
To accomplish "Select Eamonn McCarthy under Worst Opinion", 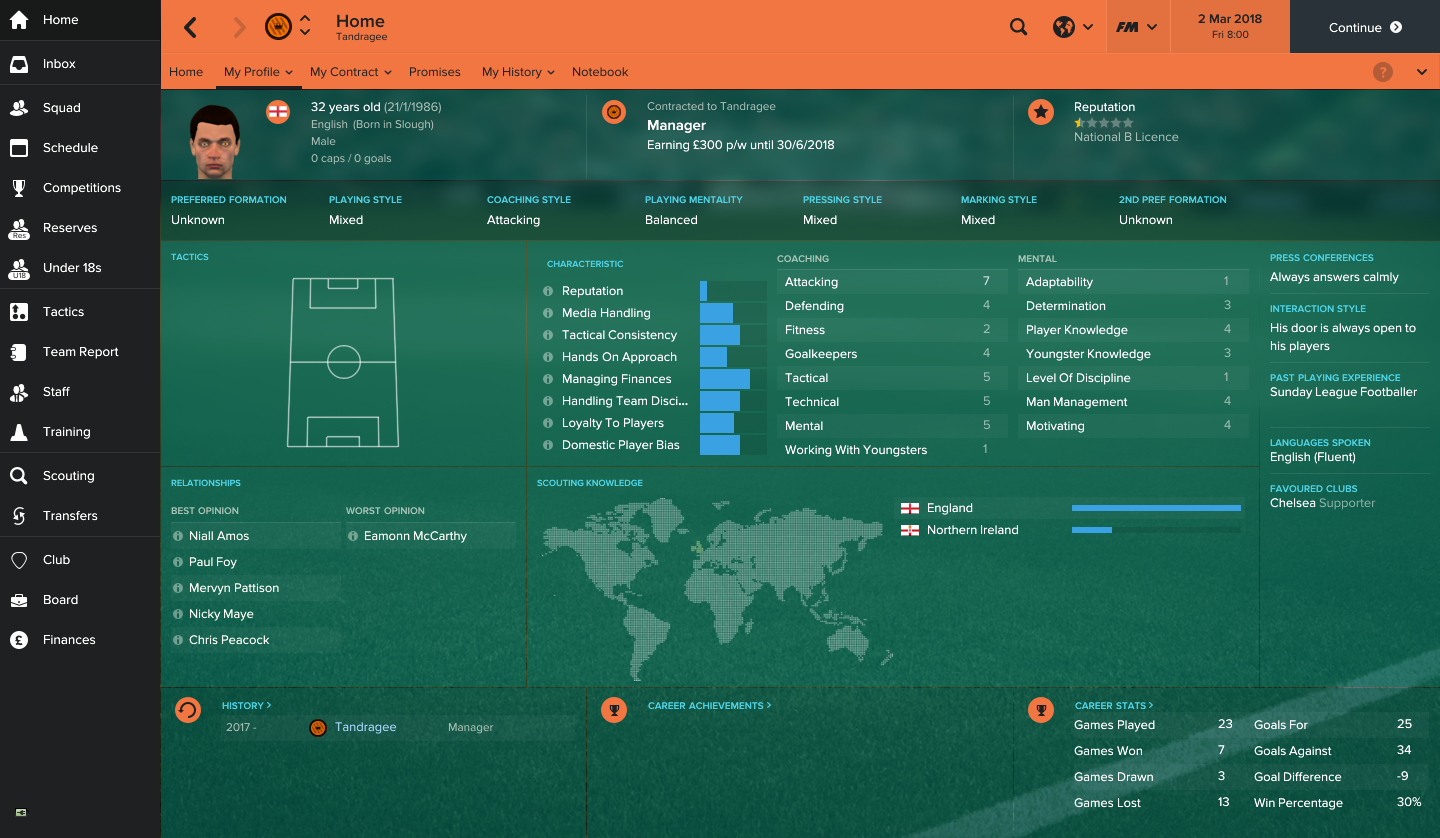I will pyautogui.click(x=417, y=535).
